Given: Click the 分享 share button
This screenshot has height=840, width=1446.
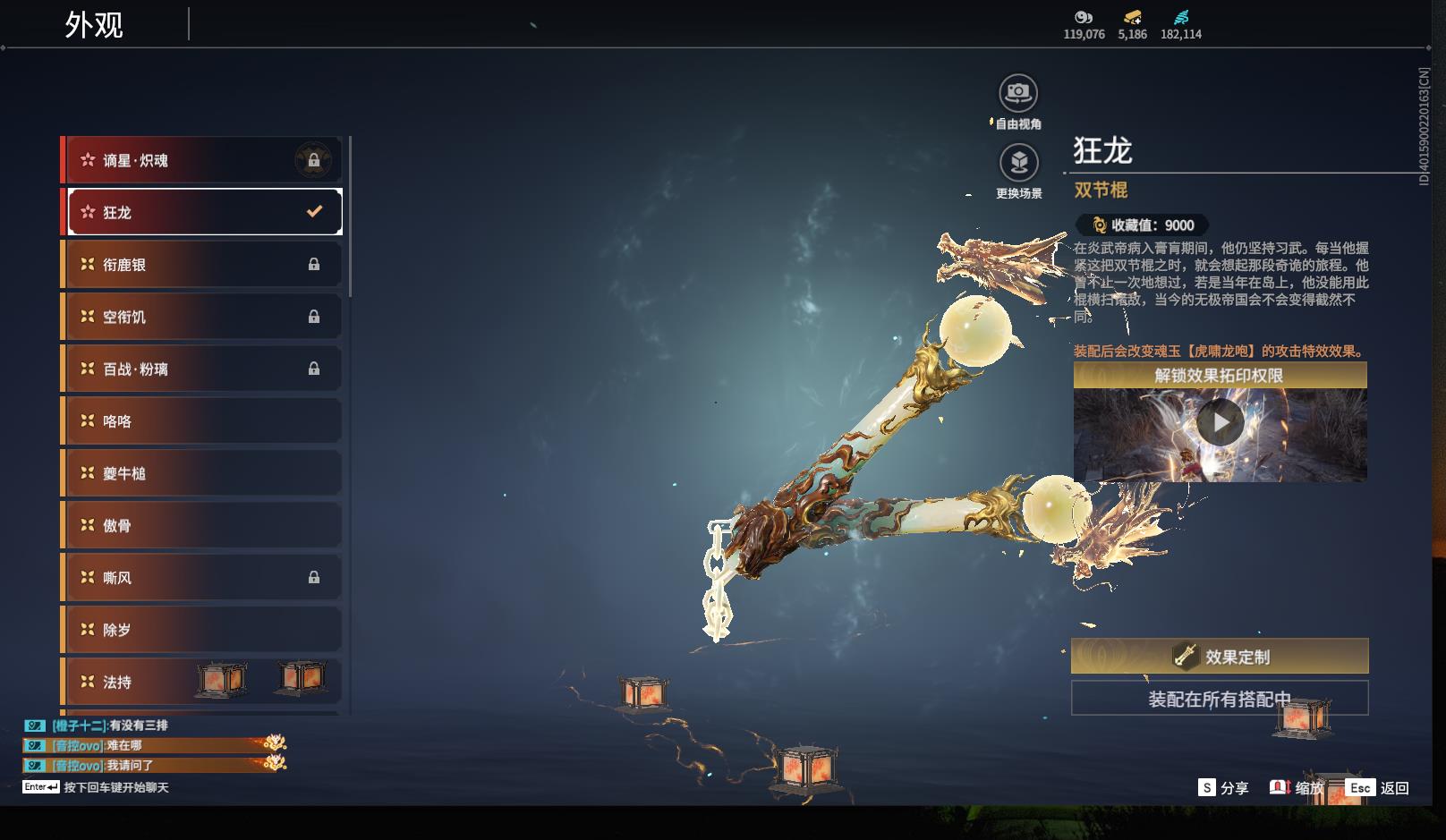Looking at the screenshot, I should pyautogui.click(x=1223, y=788).
